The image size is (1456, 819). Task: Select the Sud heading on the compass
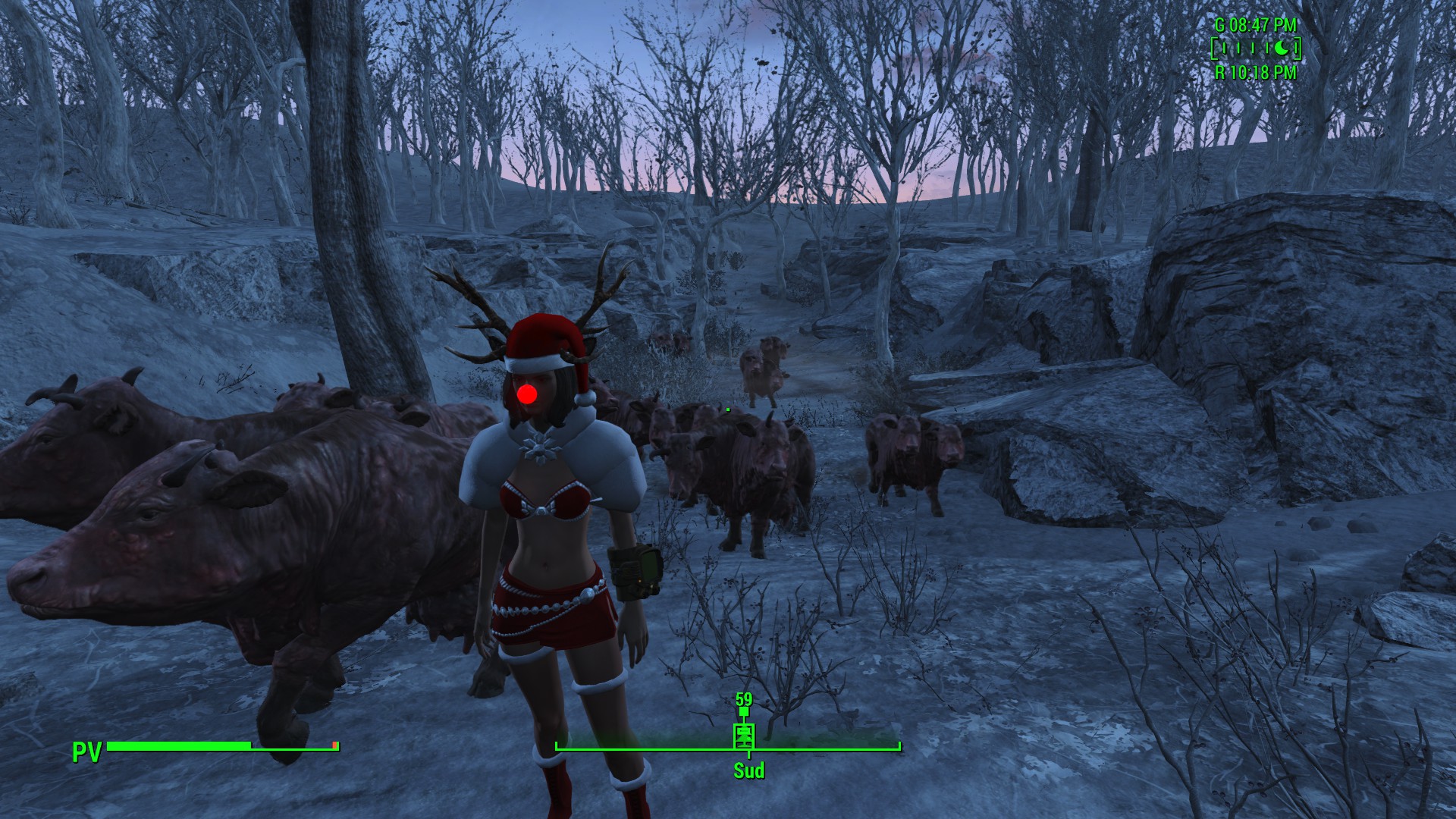[748, 771]
